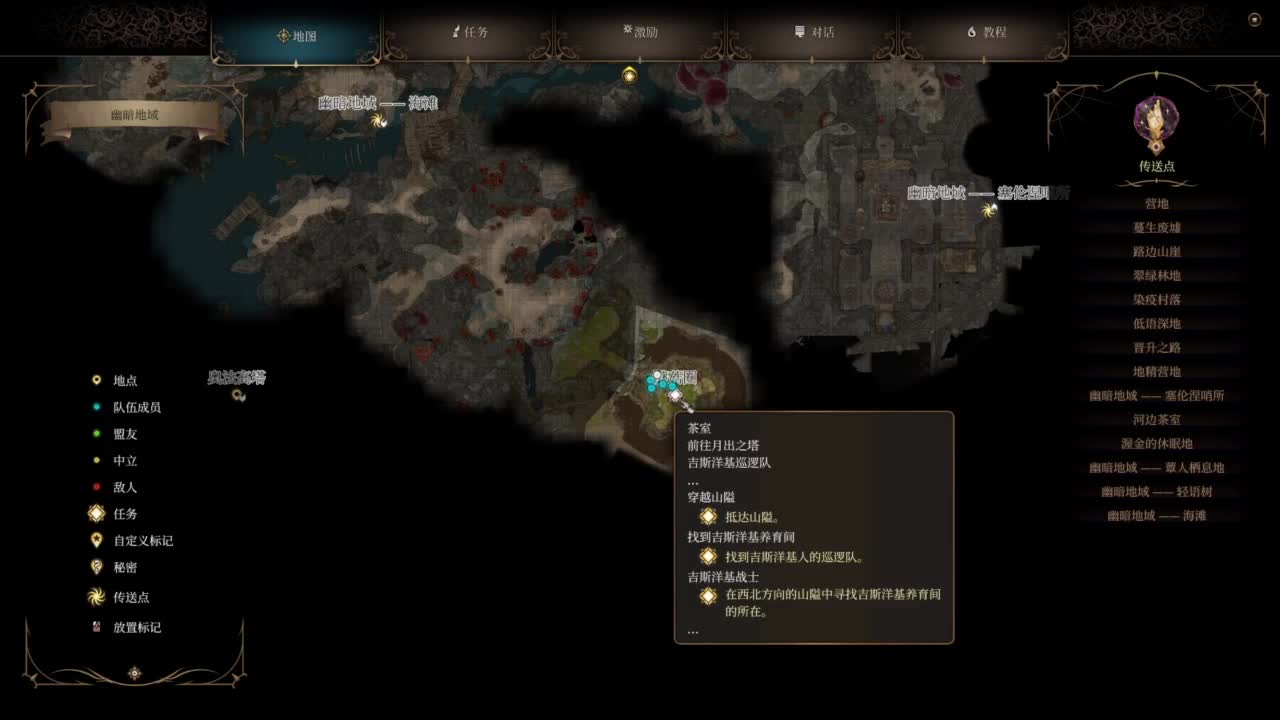Click the 幽暗地域——塞伦涅哨所 waypoint icon on the map
The height and width of the screenshot is (720, 1280).
tap(990, 210)
